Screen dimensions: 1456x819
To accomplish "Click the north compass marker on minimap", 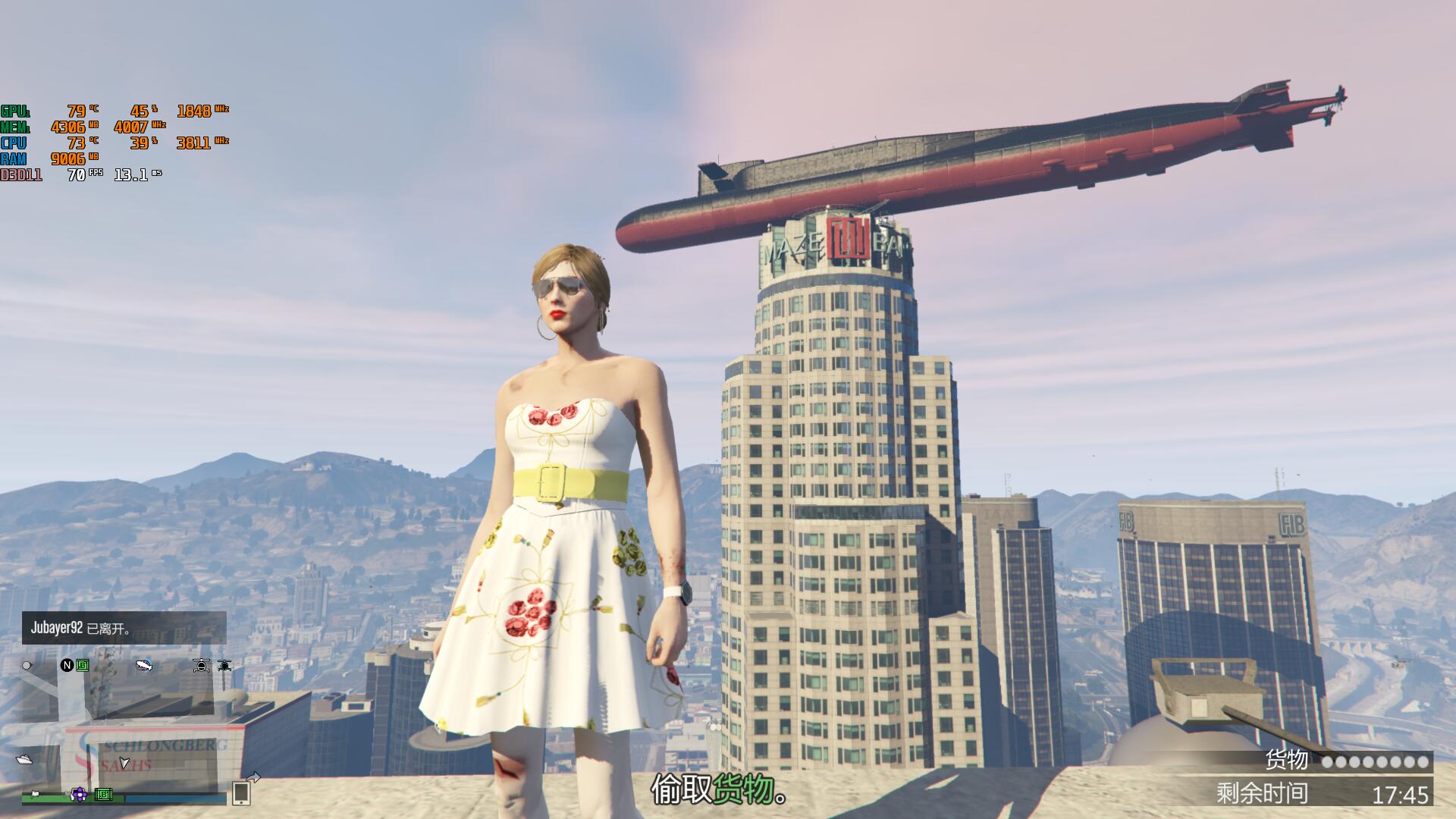I will coord(67,665).
